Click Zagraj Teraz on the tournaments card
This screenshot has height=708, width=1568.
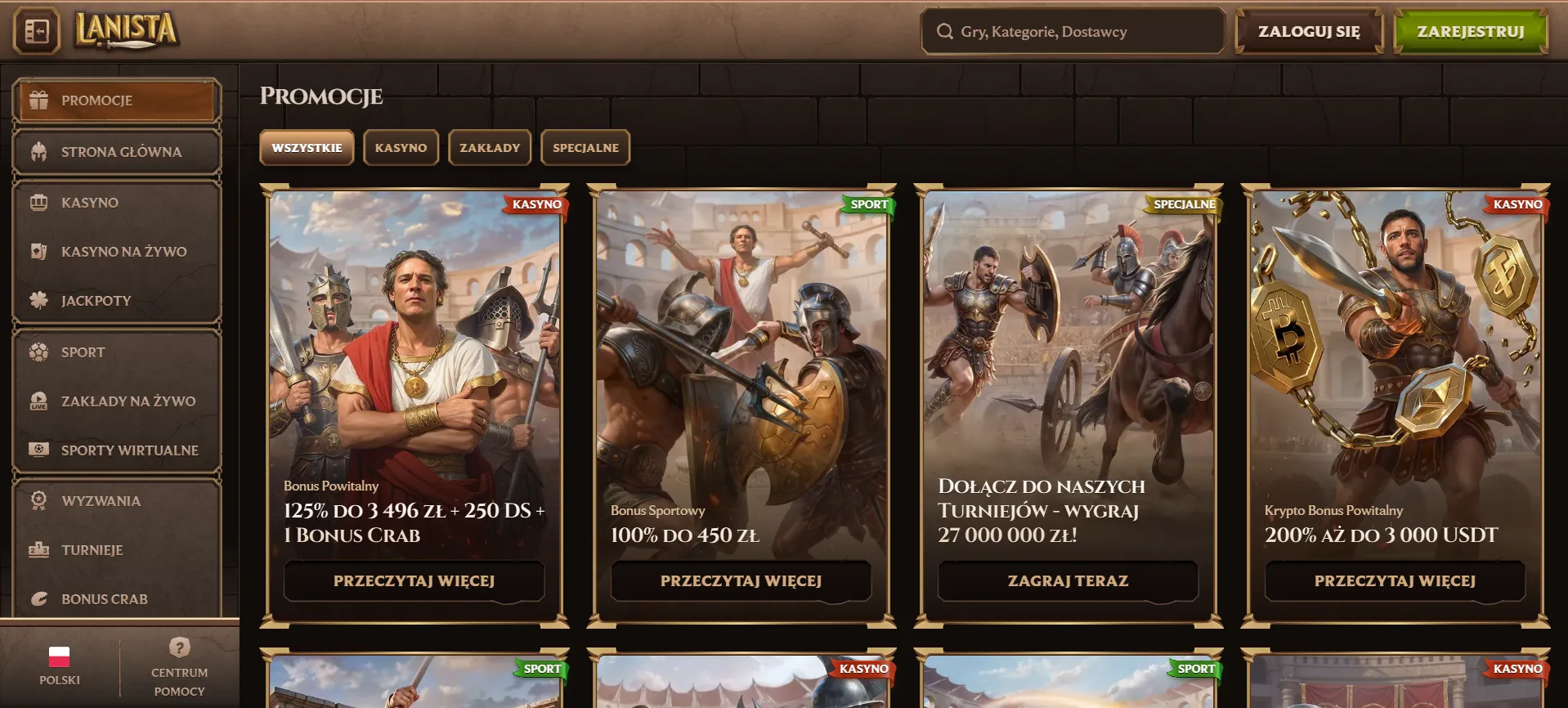point(1068,581)
